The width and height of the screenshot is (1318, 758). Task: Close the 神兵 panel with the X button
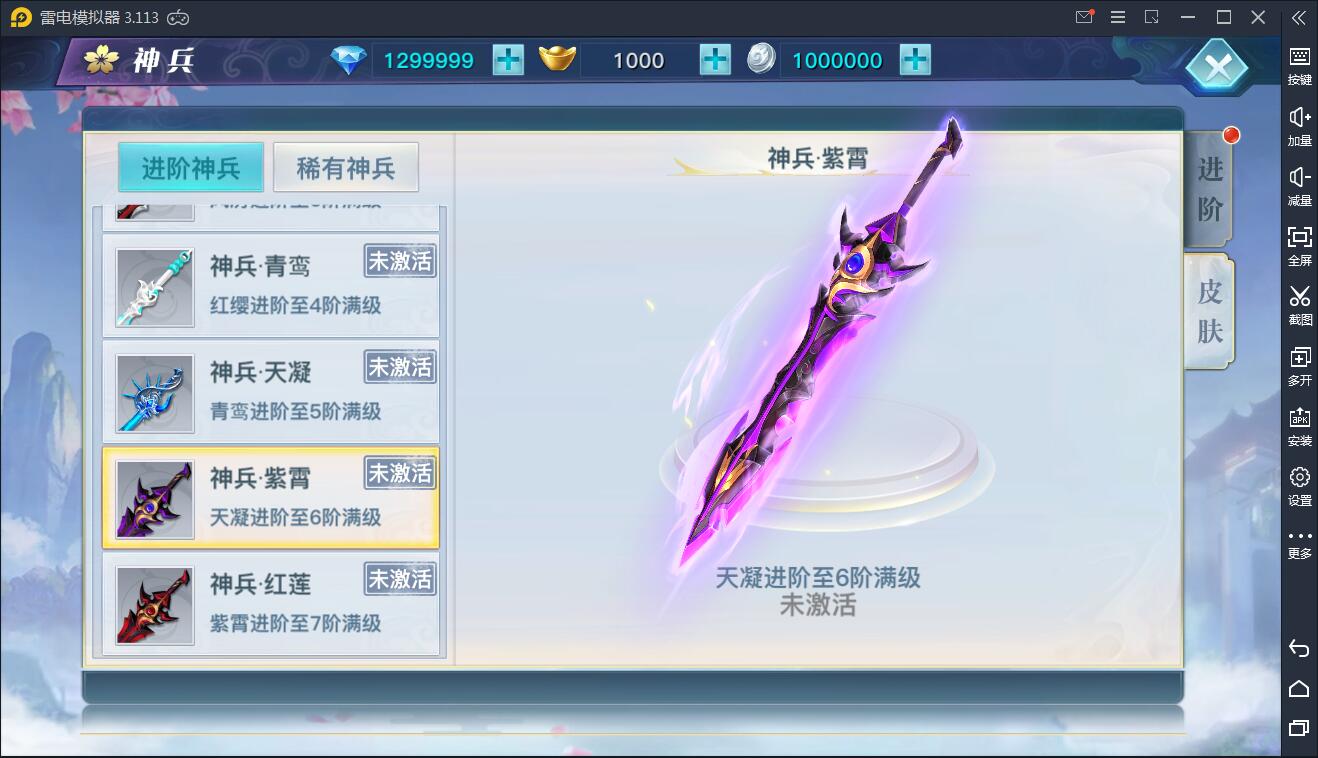(x=1216, y=67)
